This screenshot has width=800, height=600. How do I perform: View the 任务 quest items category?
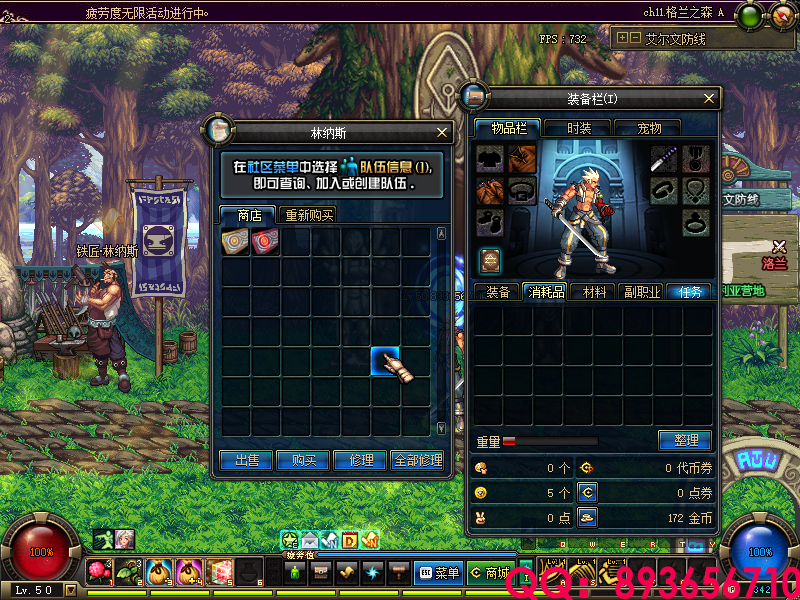coord(690,292)
